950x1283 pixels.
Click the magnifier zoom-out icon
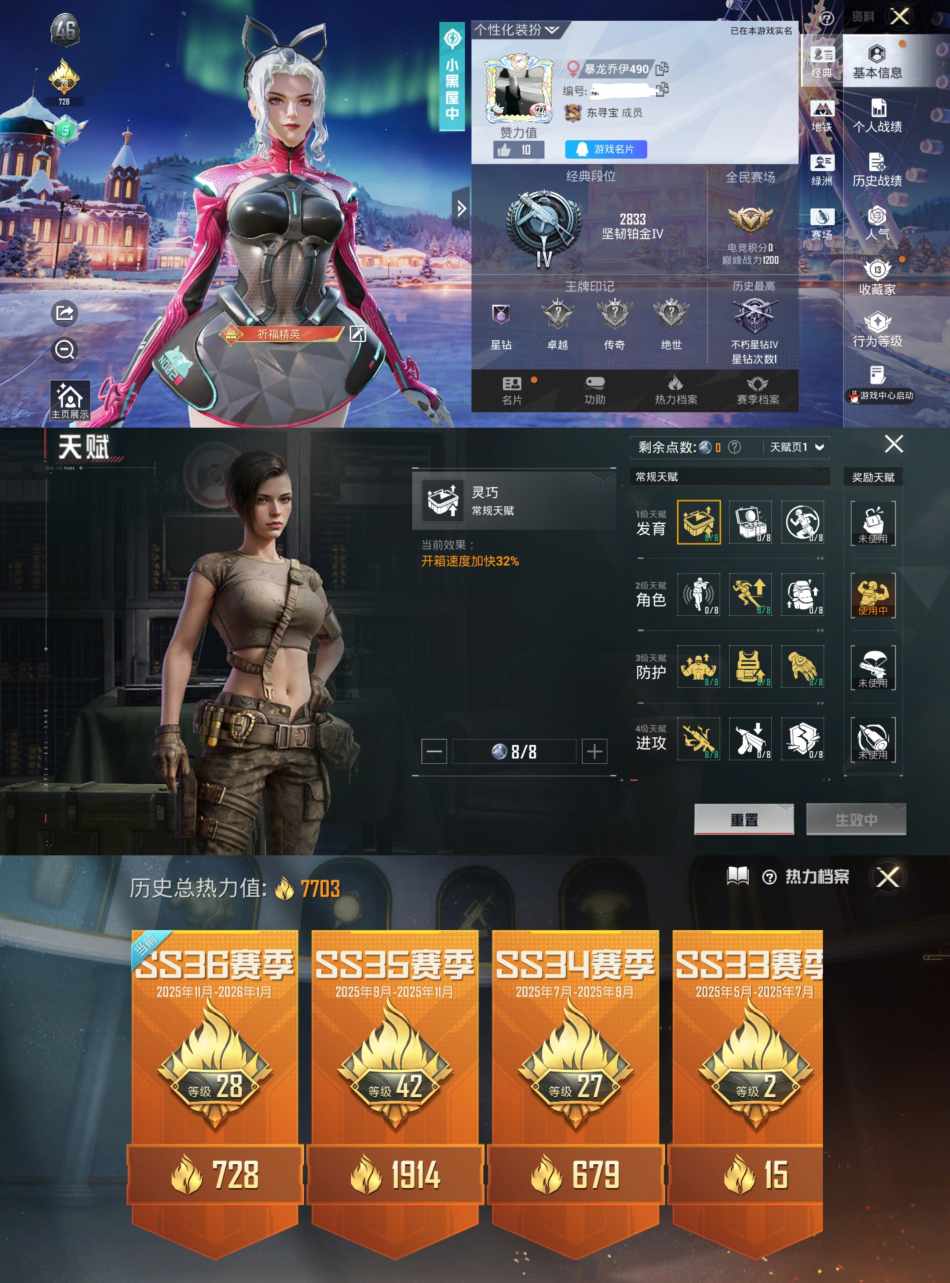[x=65, y=349]
